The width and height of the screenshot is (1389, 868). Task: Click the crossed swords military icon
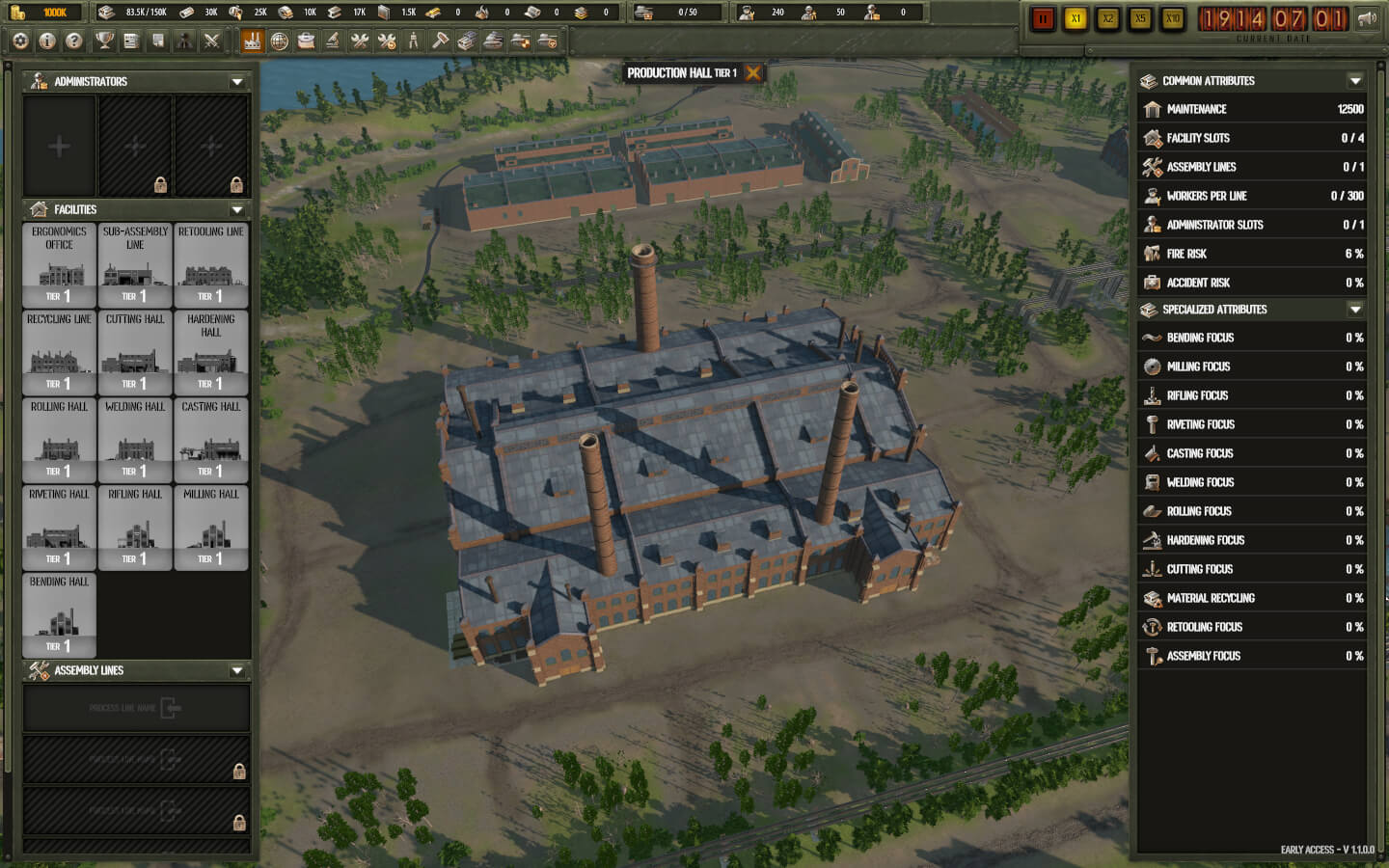(213, 41)
